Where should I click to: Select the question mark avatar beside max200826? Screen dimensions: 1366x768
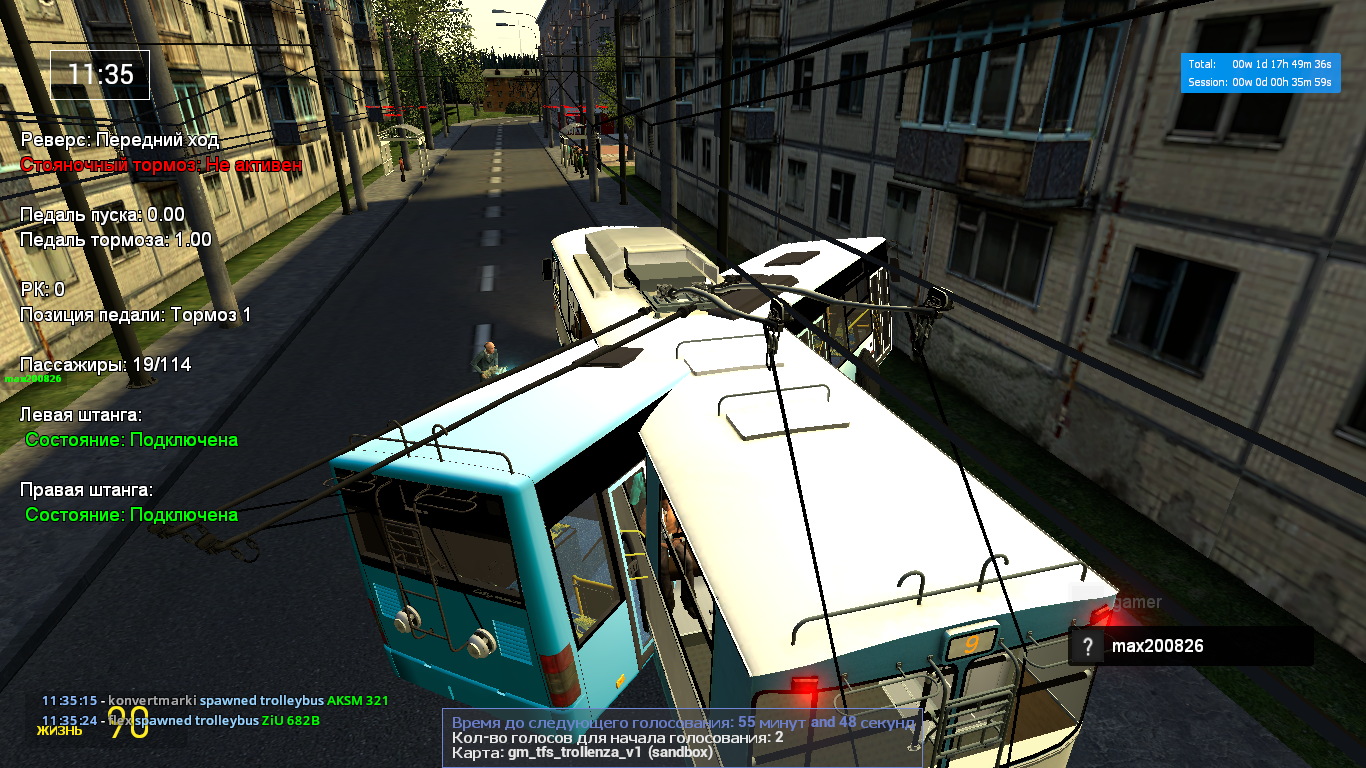1088,646
